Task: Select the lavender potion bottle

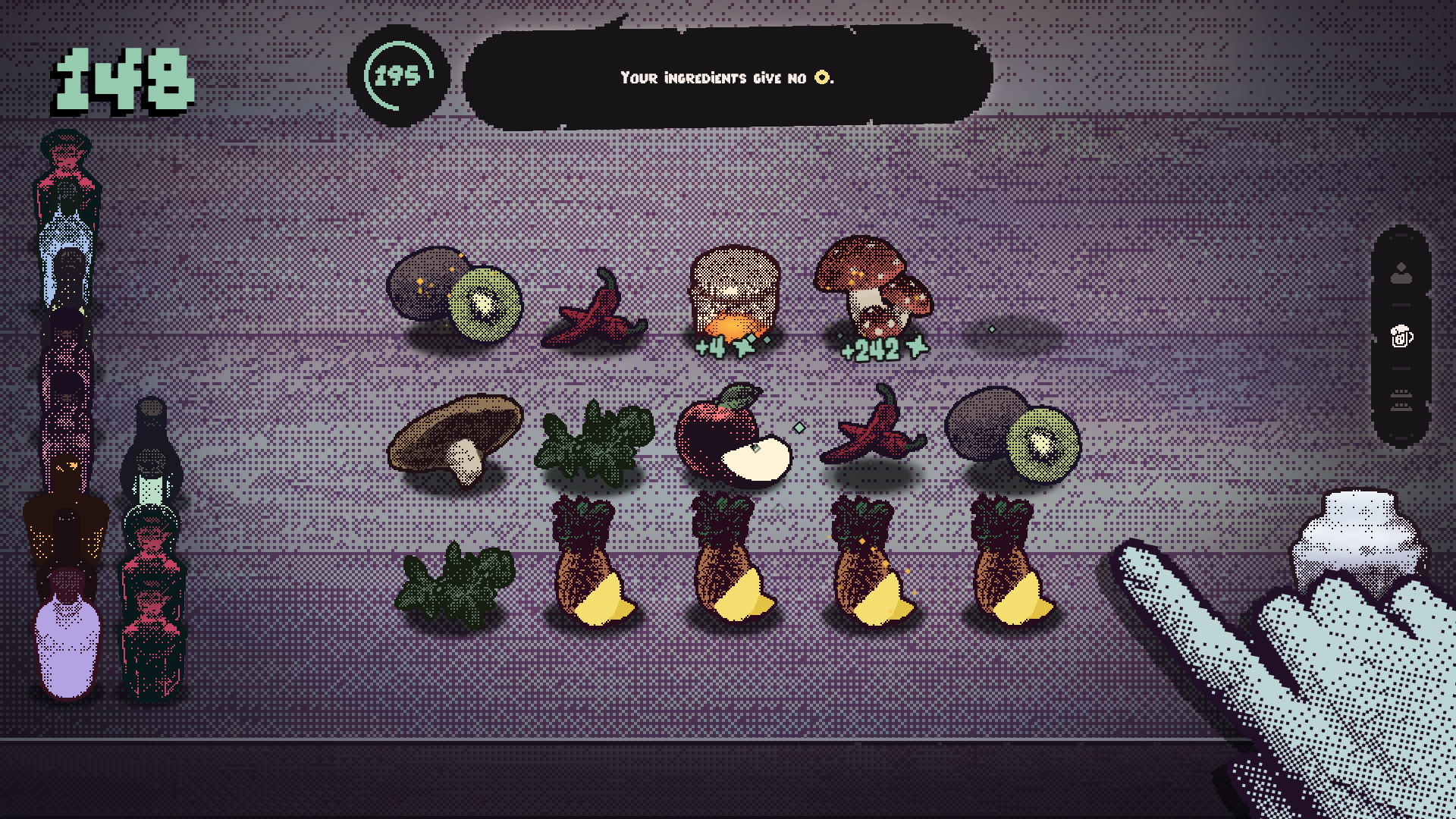Action: pos(67,645)
